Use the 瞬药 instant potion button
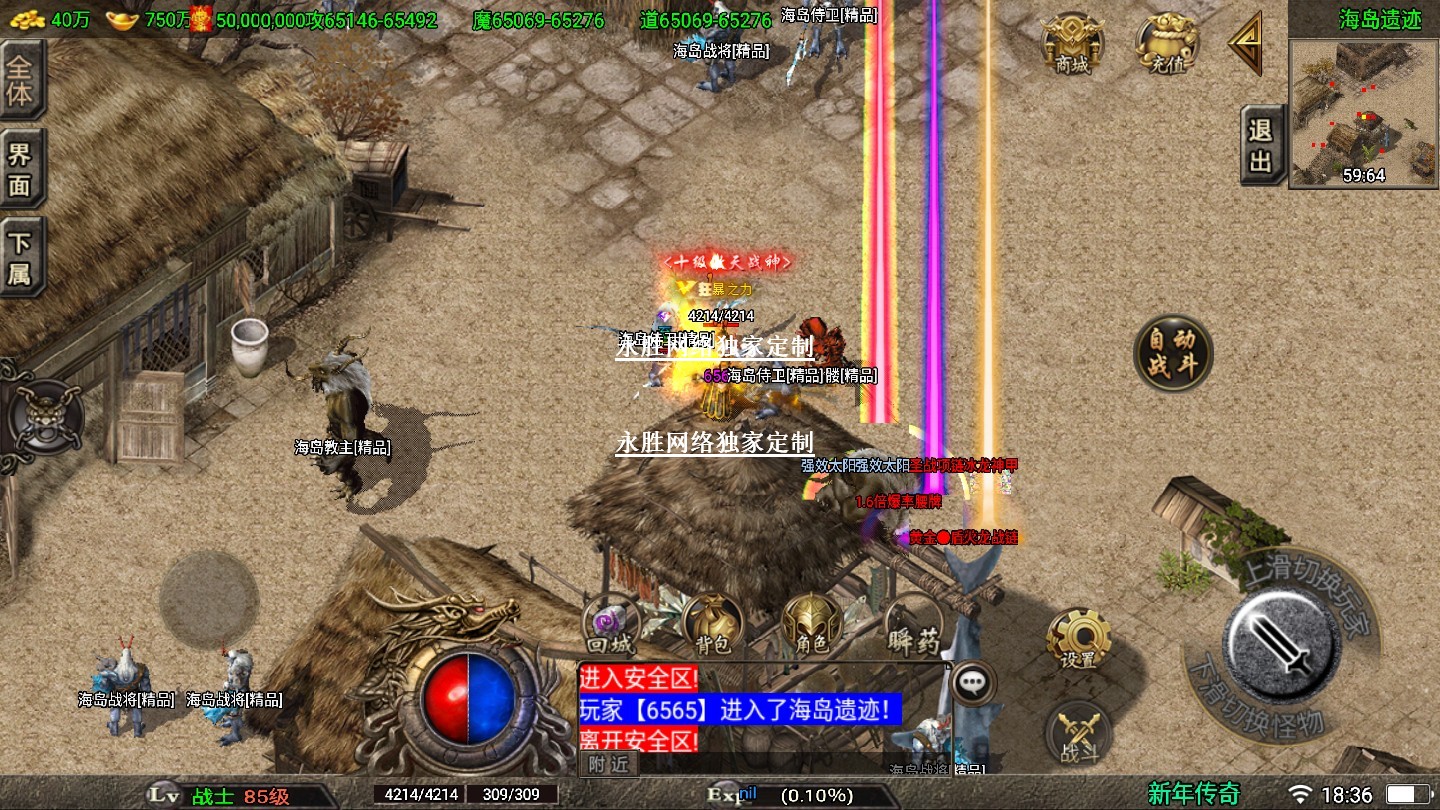The image size is (1440, 810). 912,625
